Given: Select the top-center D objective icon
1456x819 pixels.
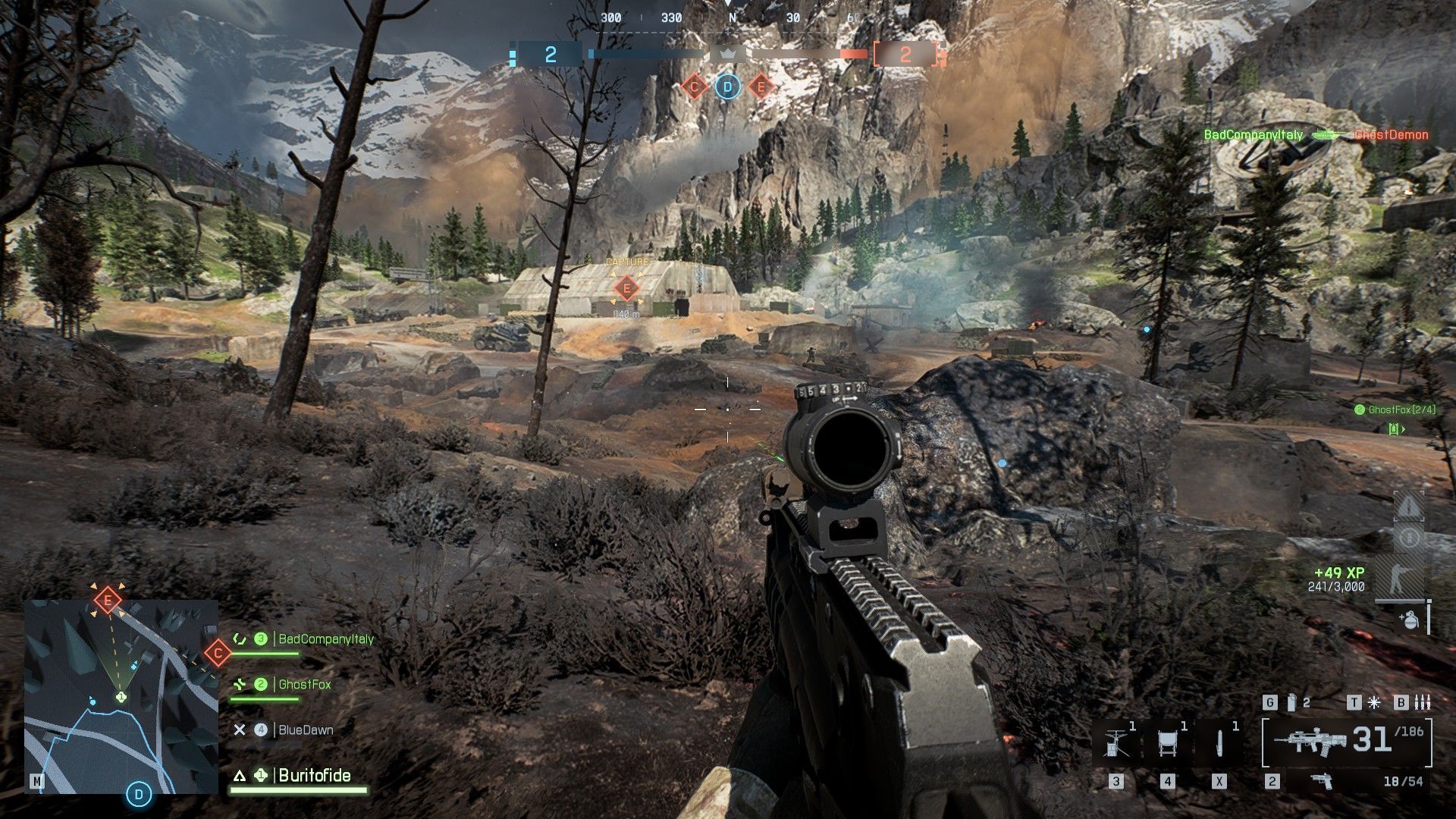Looking at the screenshot, I should 727,87.
